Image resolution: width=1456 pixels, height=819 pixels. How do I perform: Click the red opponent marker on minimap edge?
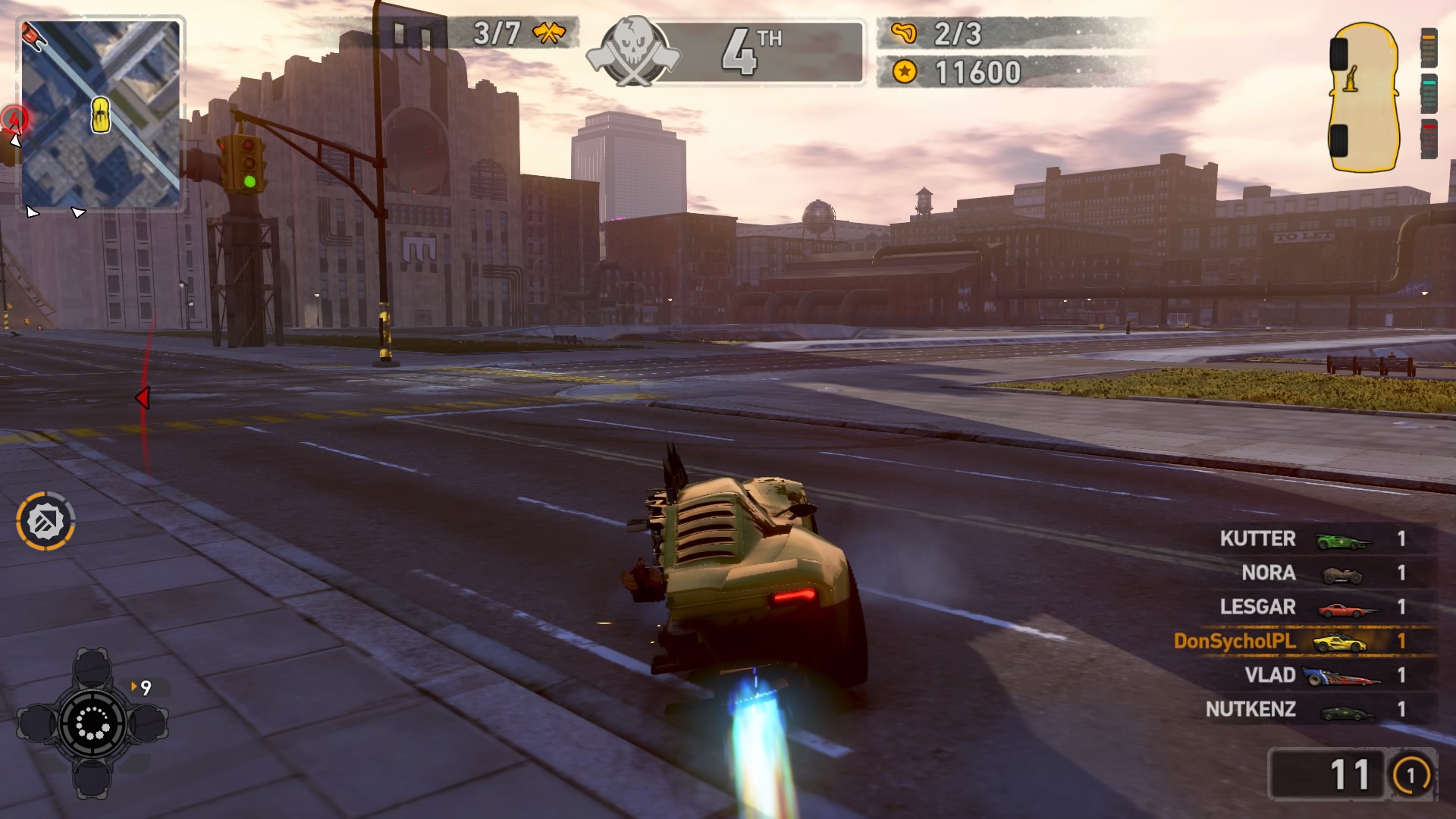(x=14, y=118)
